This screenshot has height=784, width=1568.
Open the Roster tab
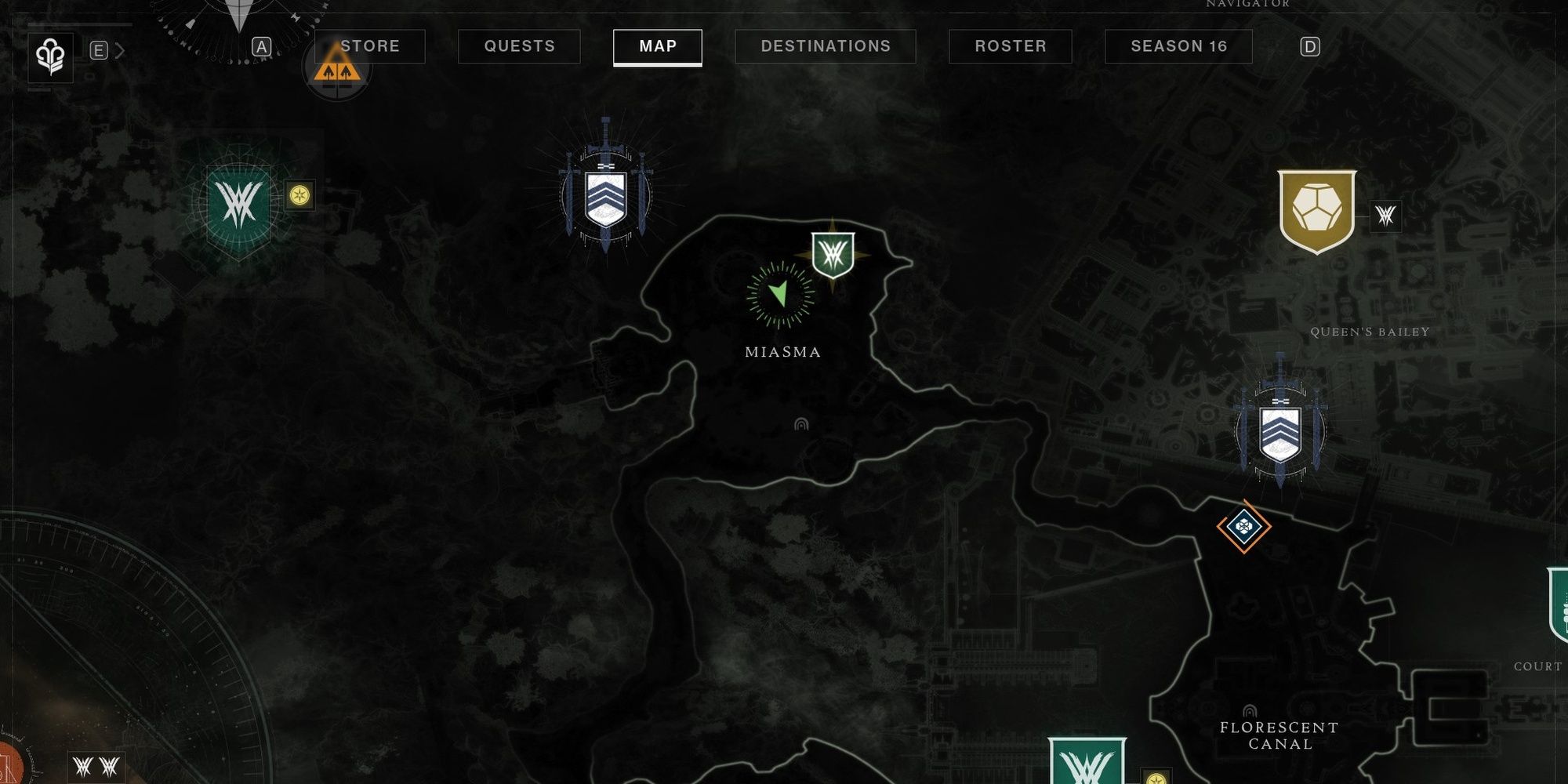click(1010, 46)
